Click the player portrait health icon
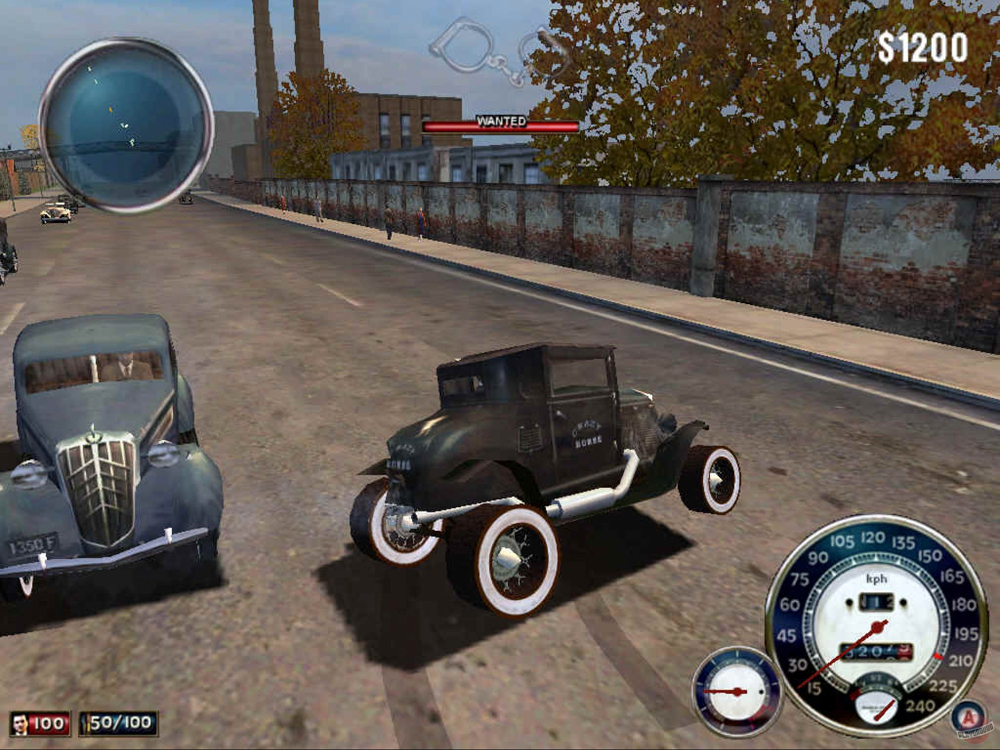Viewport: 1000px width, 750px height. pos(20,723)
